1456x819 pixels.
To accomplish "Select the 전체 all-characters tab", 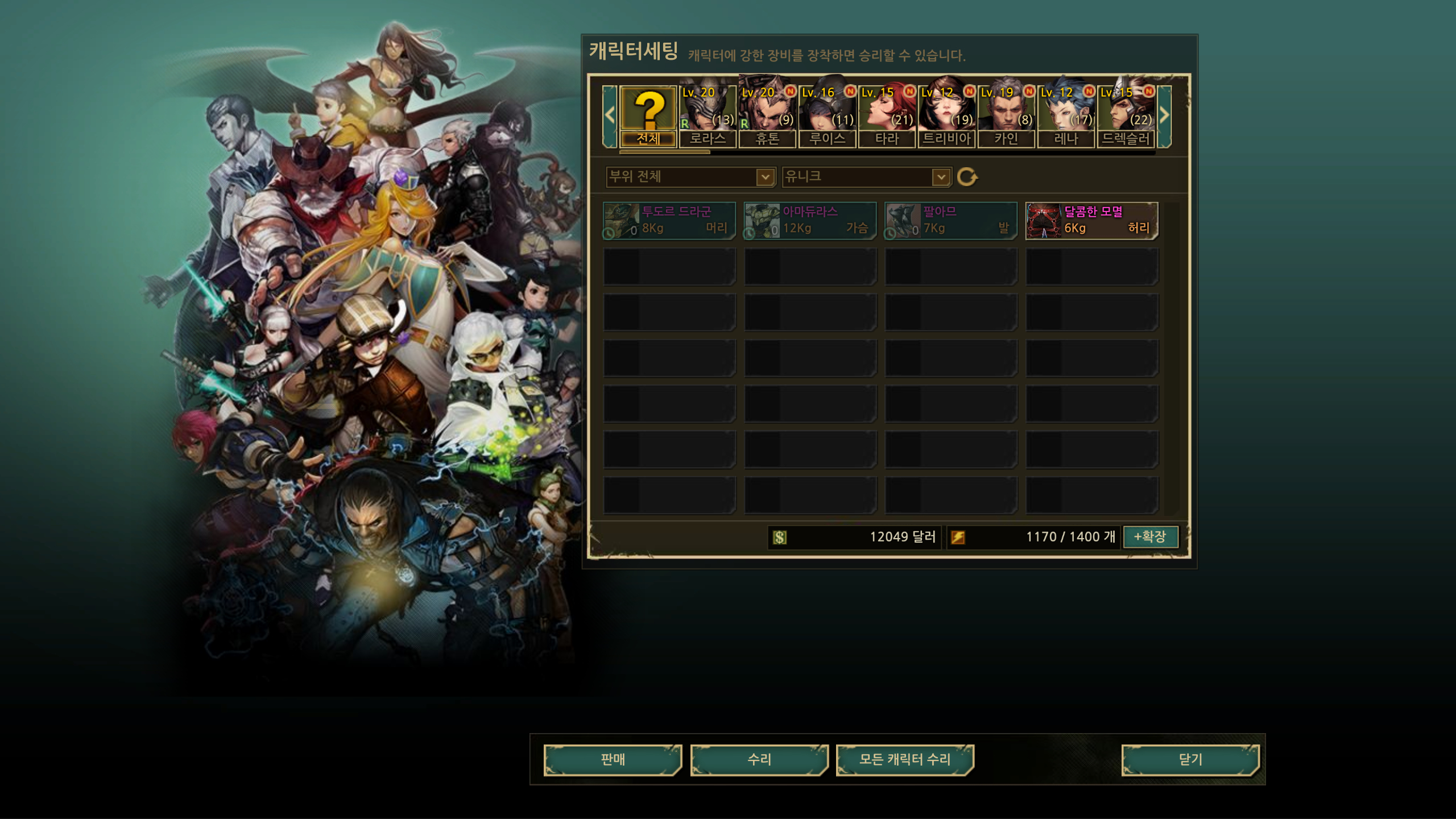I will [x=648, y=117].
